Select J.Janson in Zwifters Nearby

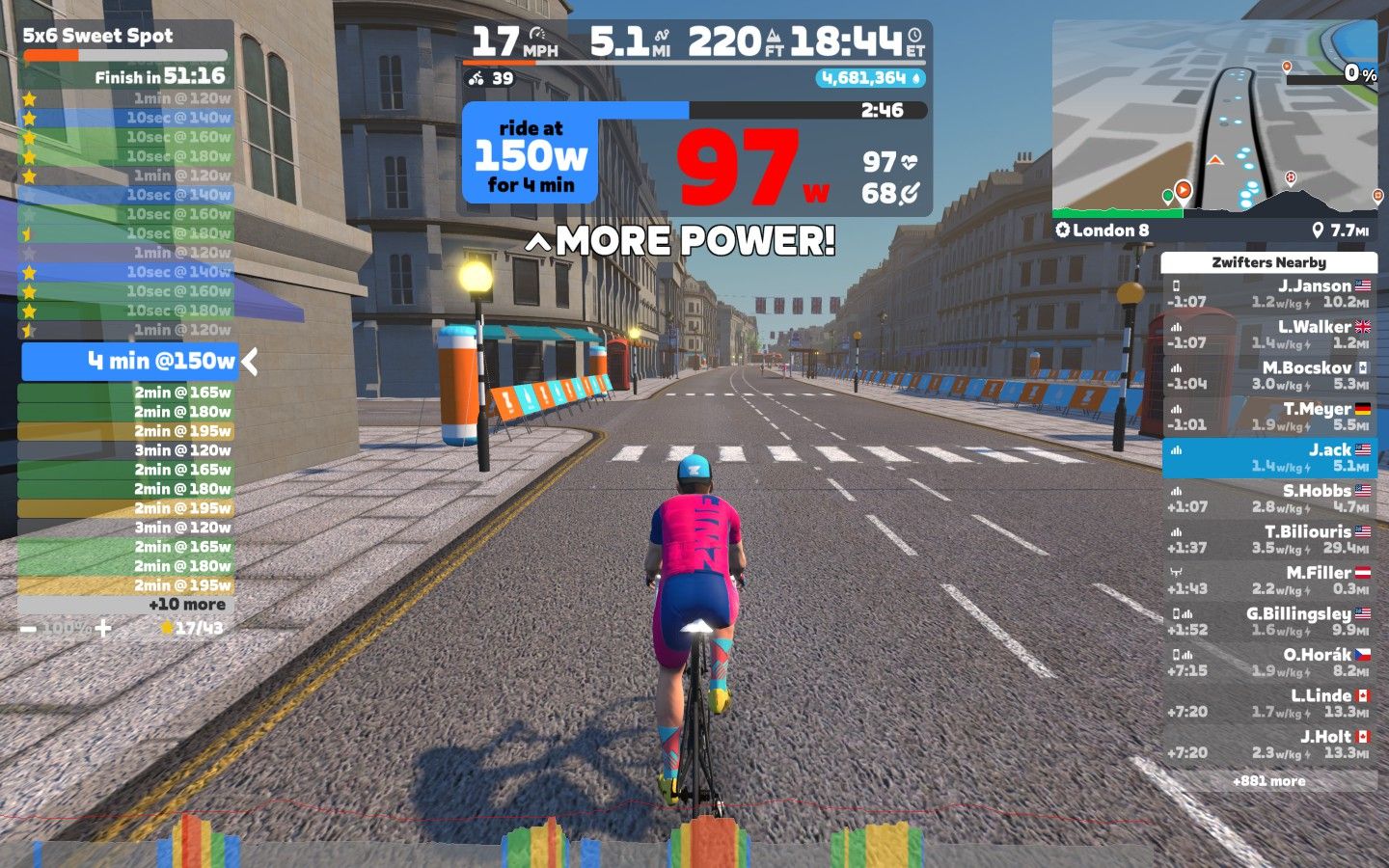click(1268, 293)
